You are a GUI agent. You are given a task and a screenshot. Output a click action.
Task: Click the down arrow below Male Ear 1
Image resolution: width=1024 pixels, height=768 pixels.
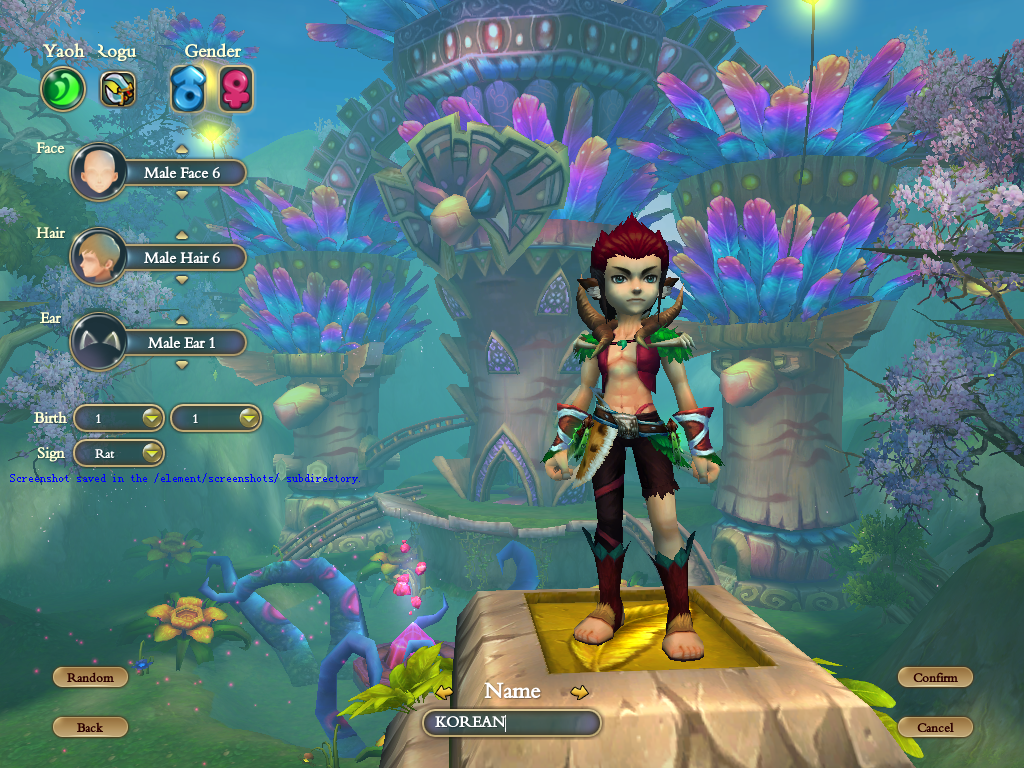point(182,365)
